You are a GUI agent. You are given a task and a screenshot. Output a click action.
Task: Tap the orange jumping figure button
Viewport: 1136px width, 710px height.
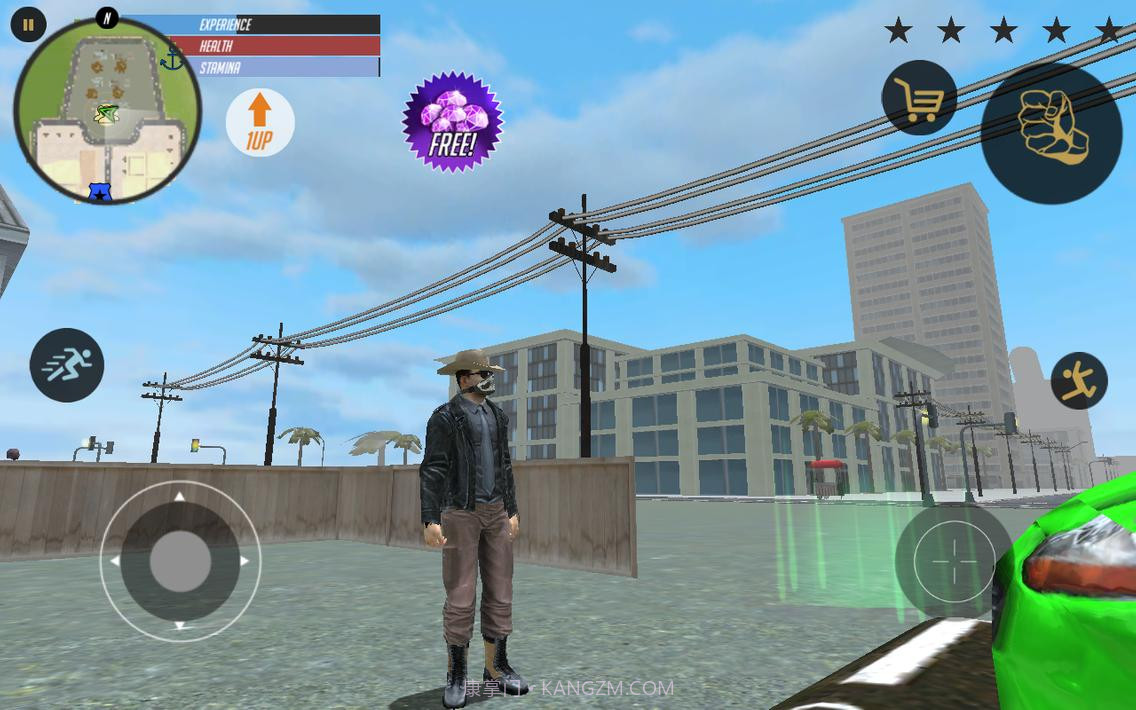point(1079,380)
